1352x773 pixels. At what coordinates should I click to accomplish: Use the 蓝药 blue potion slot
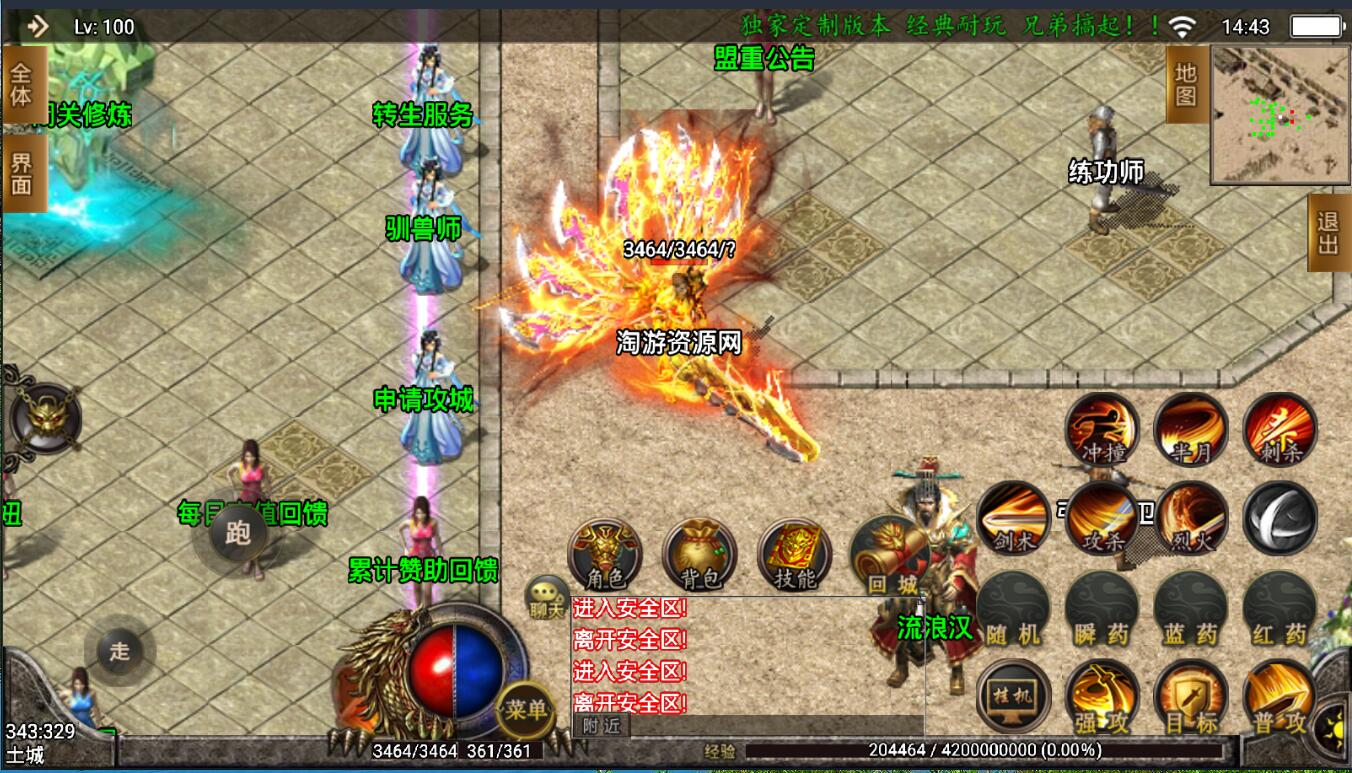pos(1190,608)
